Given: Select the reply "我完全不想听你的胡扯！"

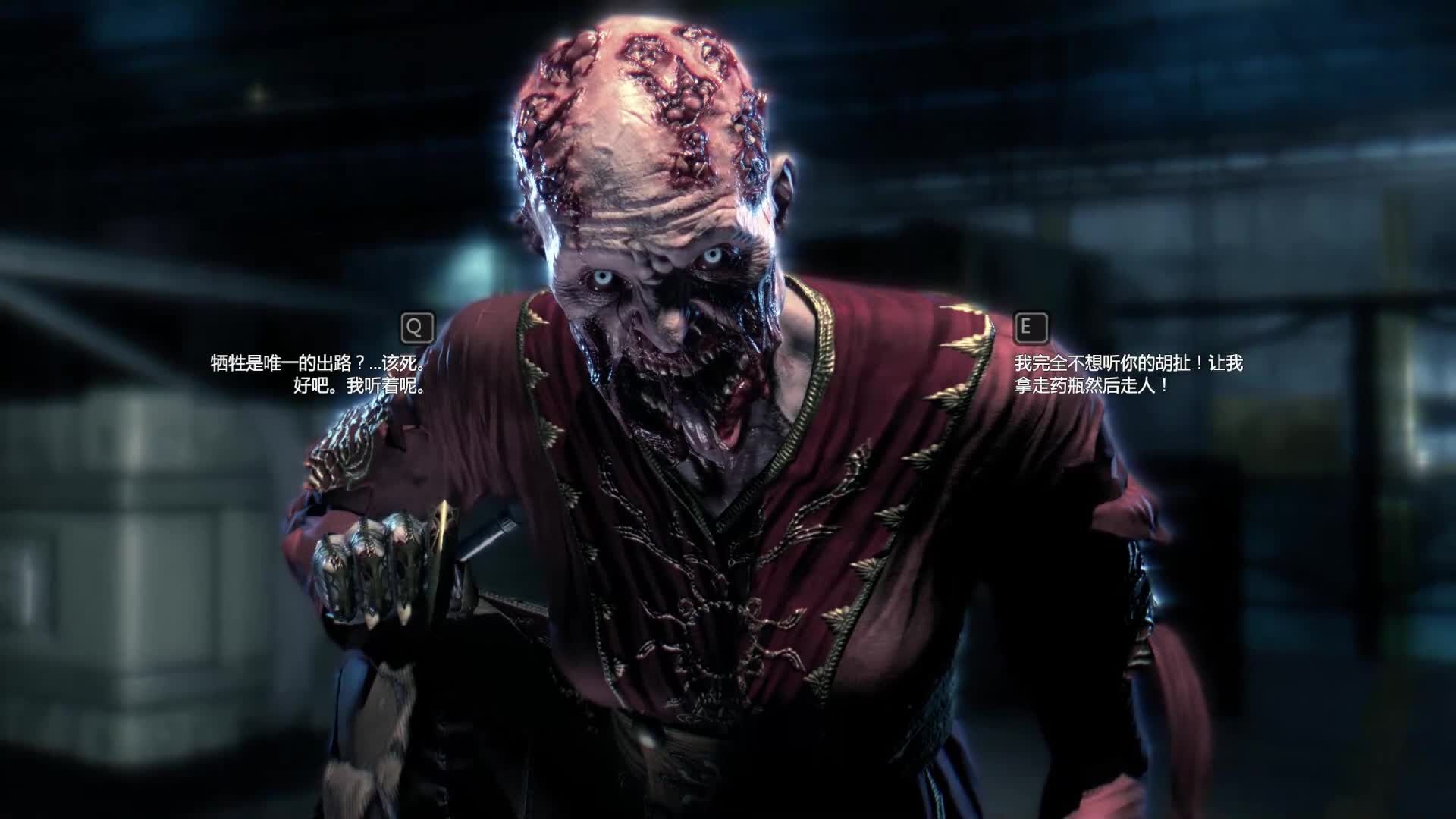Looking at the screenshot, I should pos(1128,374).
